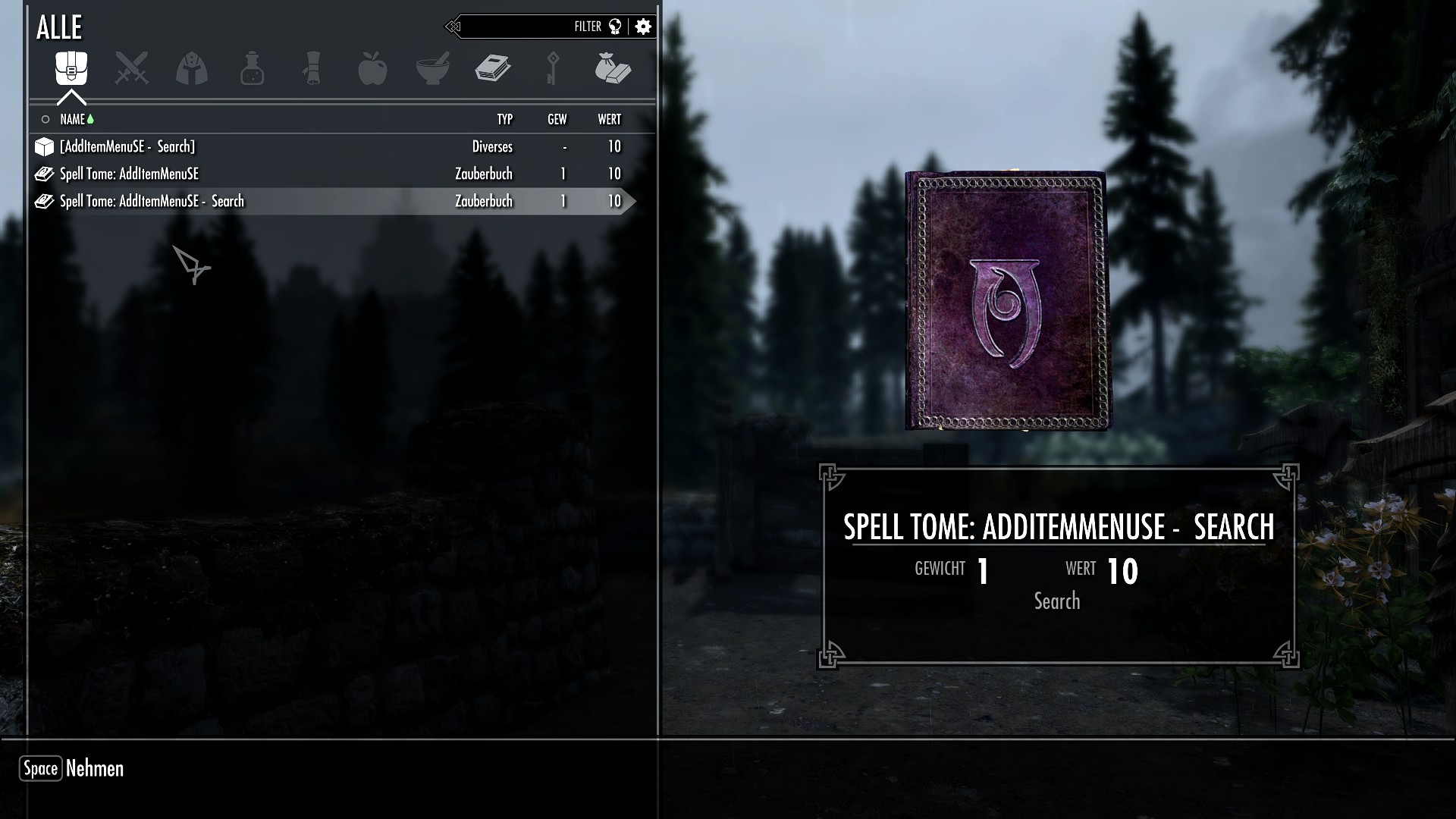This screenshot has width=1456, height=819.
Task: Toggle the globe filter icon
Action: [x=616, y=26]
